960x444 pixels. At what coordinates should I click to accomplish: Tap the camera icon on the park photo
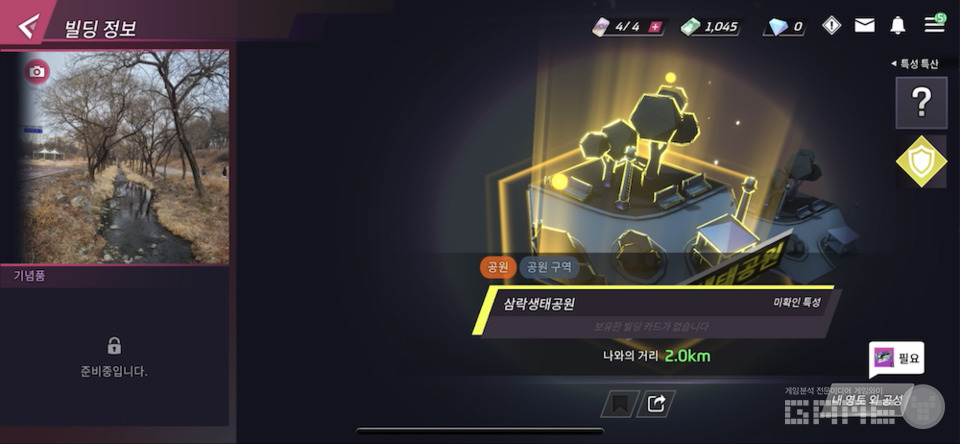pyautogui.click(x=37, y=72)
